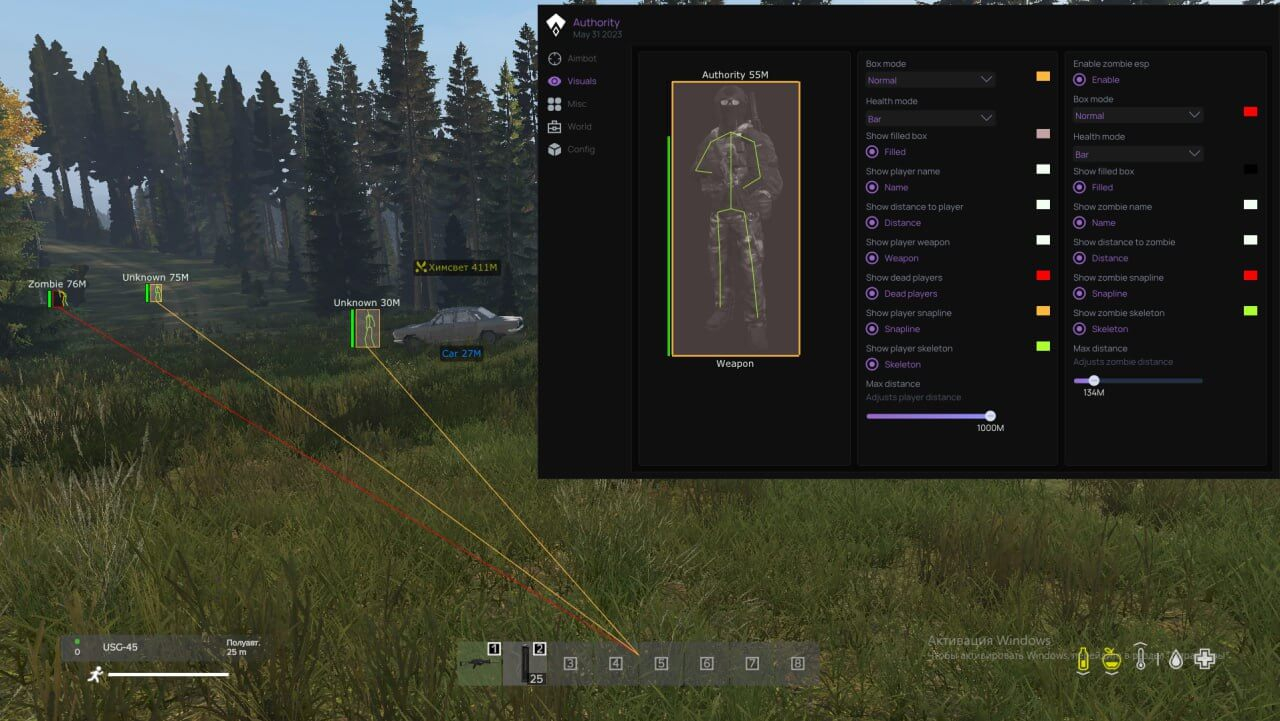
Task: Click the food apple icon on HUD
Action: [1112, 659]
